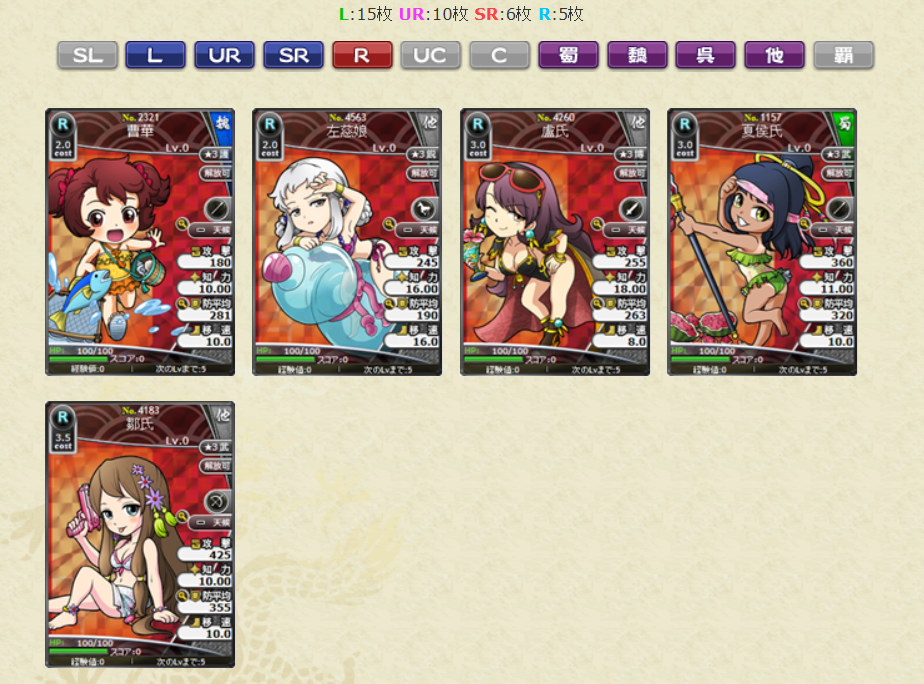Image resolution: width=924 pixels, height=684 pixels.
Task: Select the 鄒氏 card No. 4183
Action: (140, 535)
